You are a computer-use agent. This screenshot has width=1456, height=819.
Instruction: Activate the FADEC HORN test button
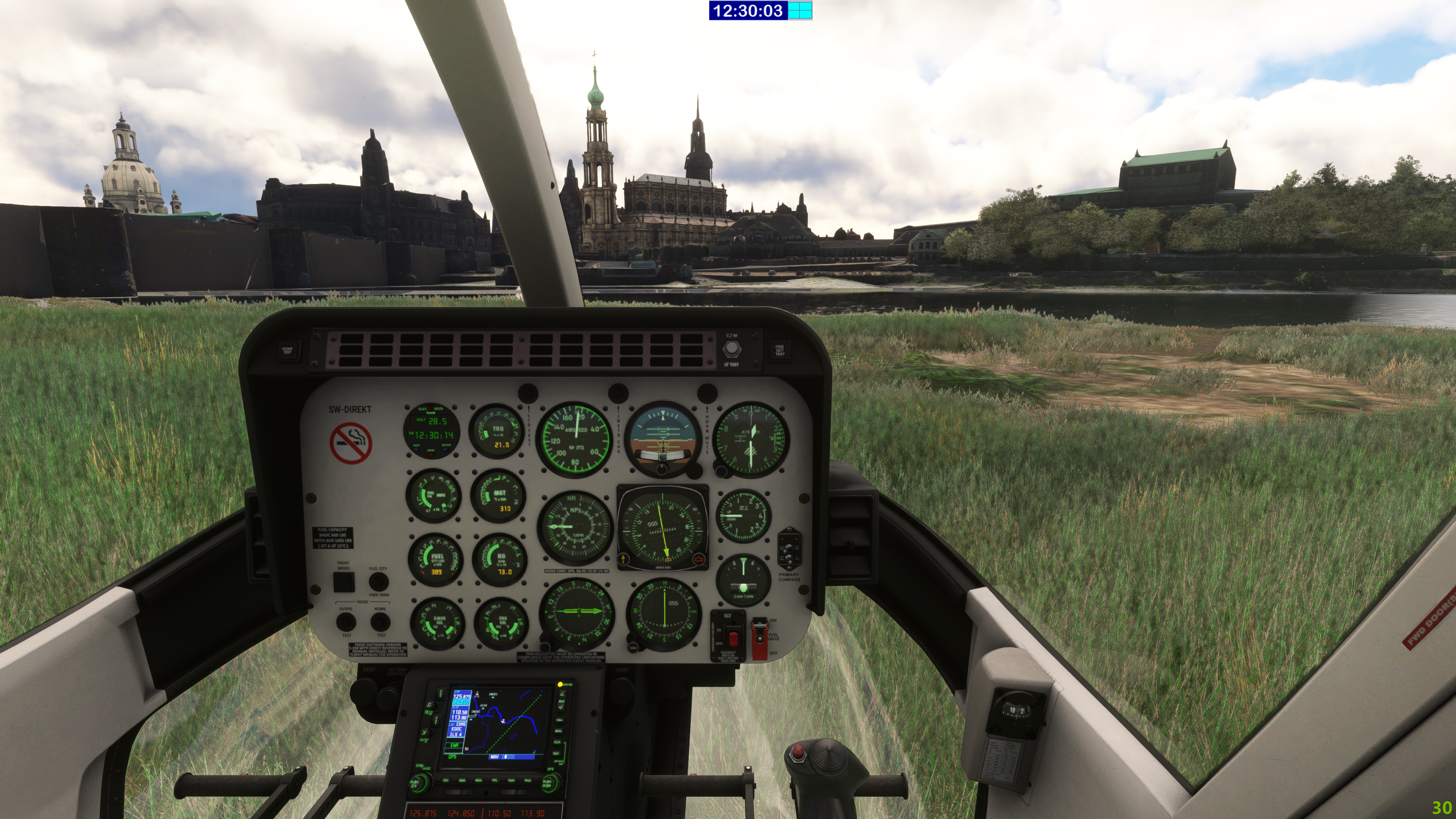click(x=380, y=622)
